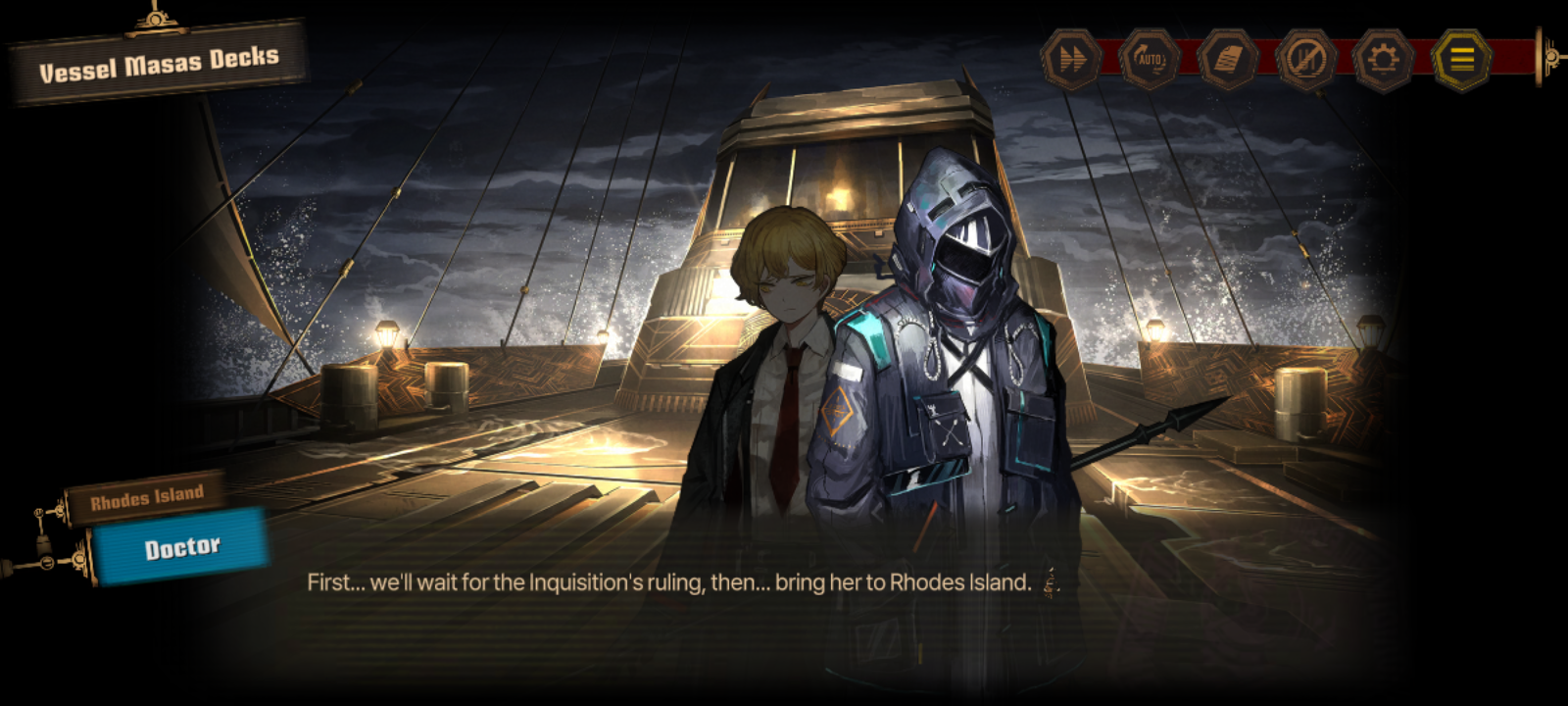Collapse the yellow hamburger menu button
The height and width of the screenshot is (706, 1568).
[1461, 60]
